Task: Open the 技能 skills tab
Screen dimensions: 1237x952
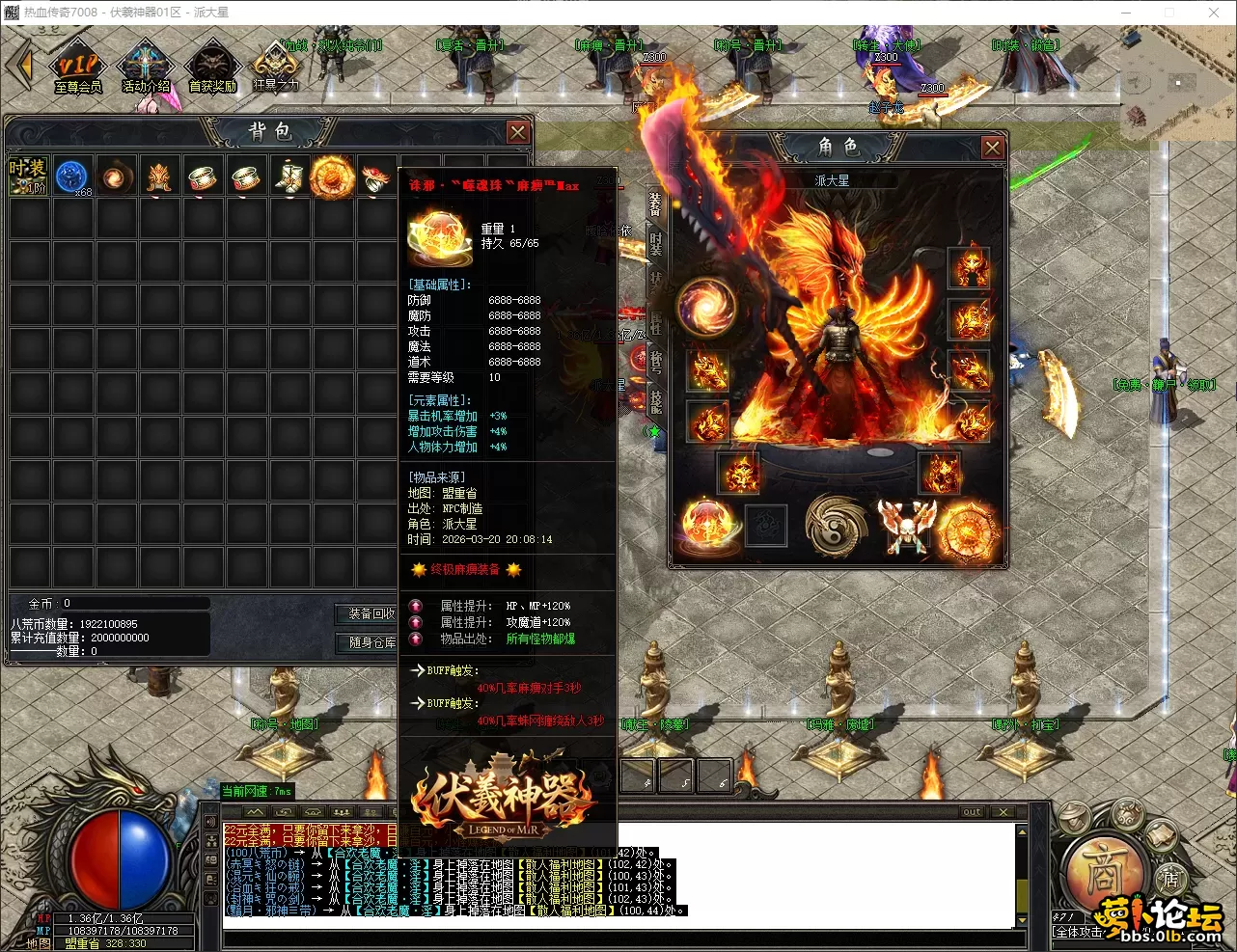Action: 656,402
